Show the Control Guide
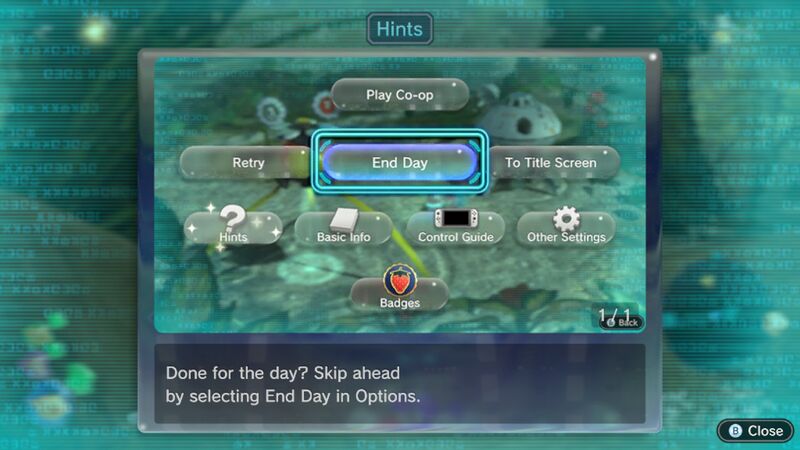This screenshot has width=800, height=450. pyautogui.click(x=454, y=228)
